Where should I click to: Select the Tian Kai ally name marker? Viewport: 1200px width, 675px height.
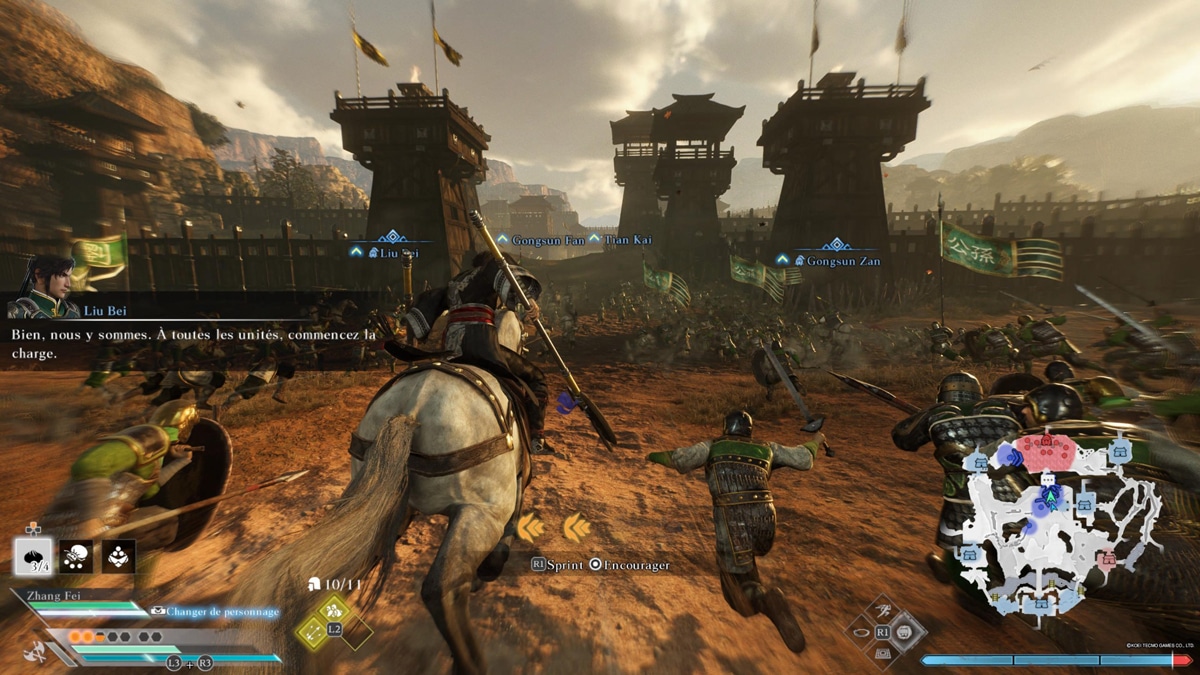(x=627, y=240)
